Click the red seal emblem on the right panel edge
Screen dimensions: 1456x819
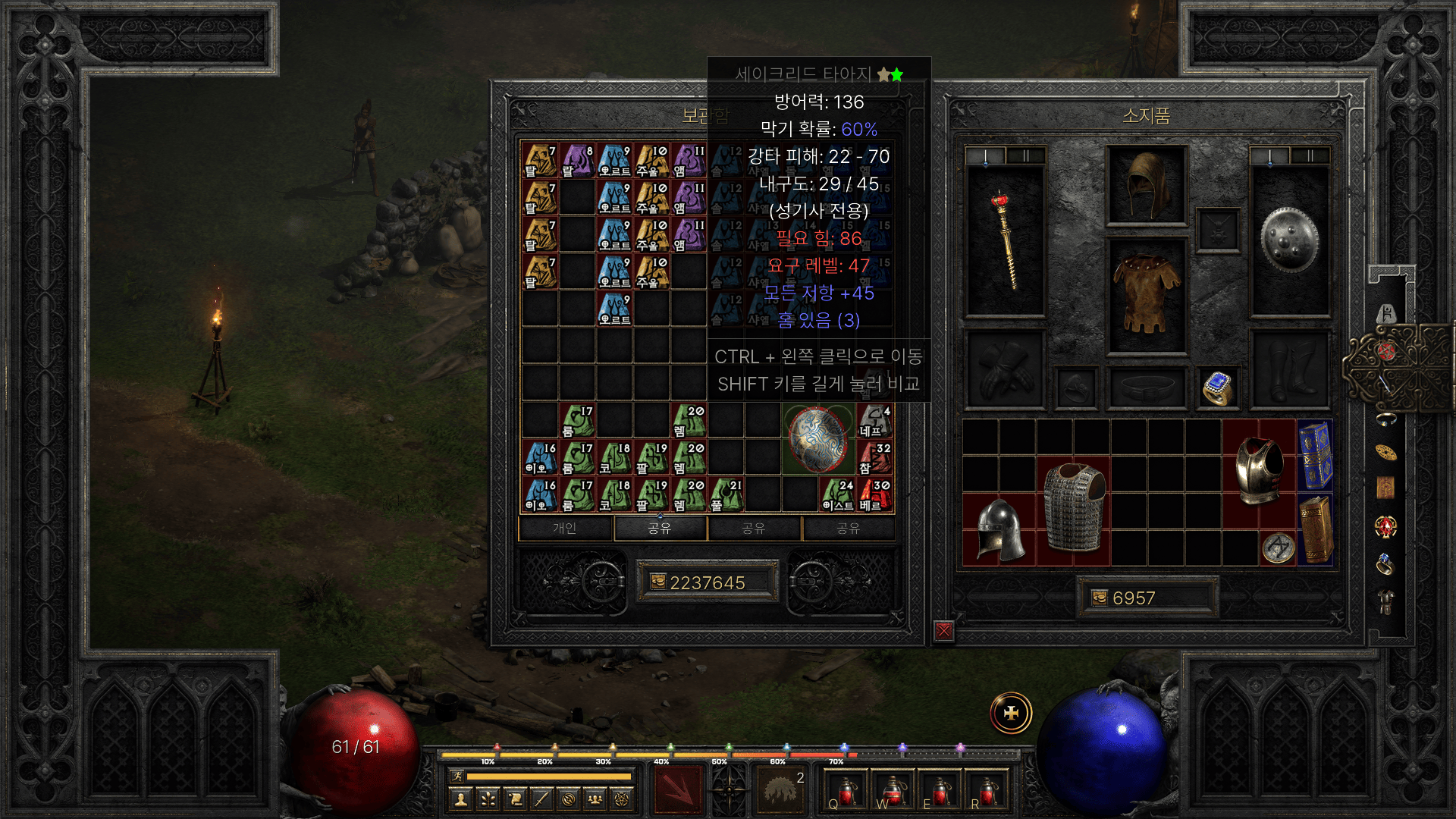pyautogui.click(x=1385, y=351)
